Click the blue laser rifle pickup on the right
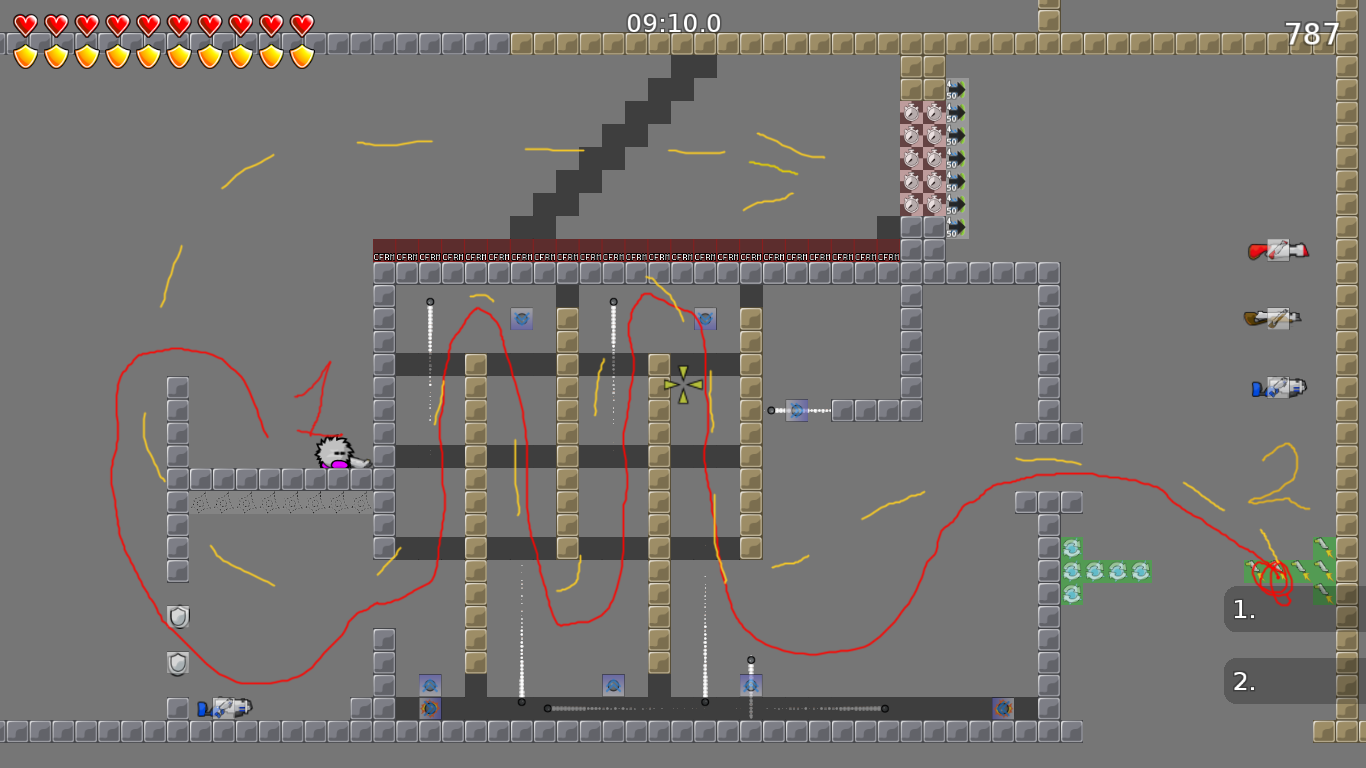Image resolution: width=1366 pixels, height=768 pixels. [1276, 388]
